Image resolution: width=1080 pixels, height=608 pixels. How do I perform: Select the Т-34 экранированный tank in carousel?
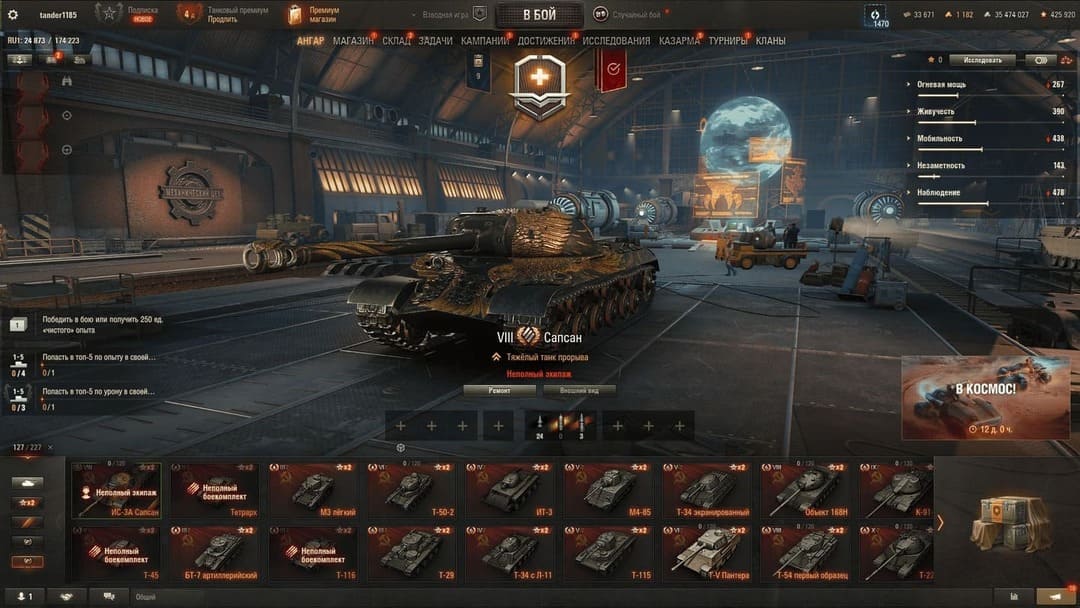pos(709,491)
